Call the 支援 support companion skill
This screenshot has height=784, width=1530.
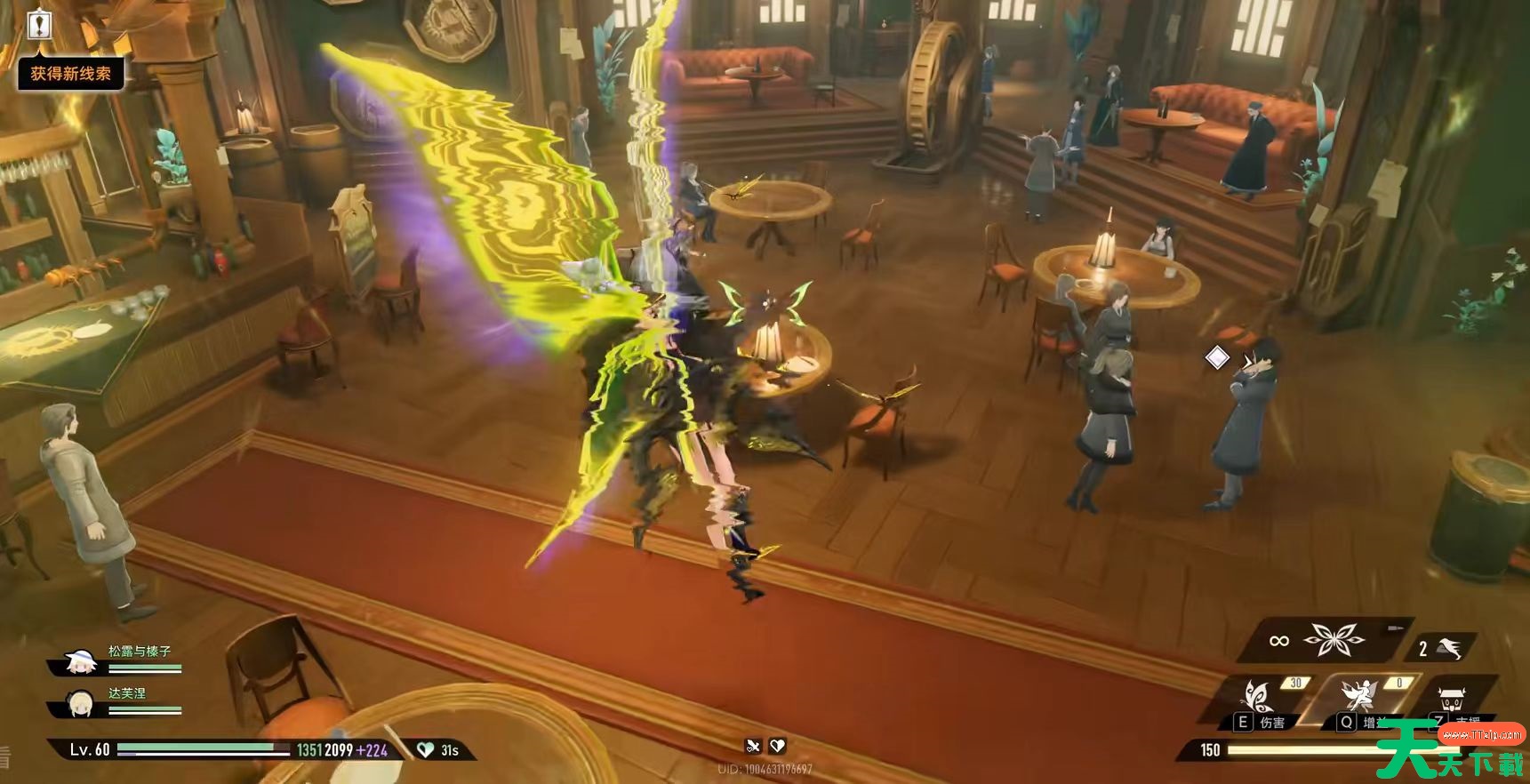pos(1453,700)
